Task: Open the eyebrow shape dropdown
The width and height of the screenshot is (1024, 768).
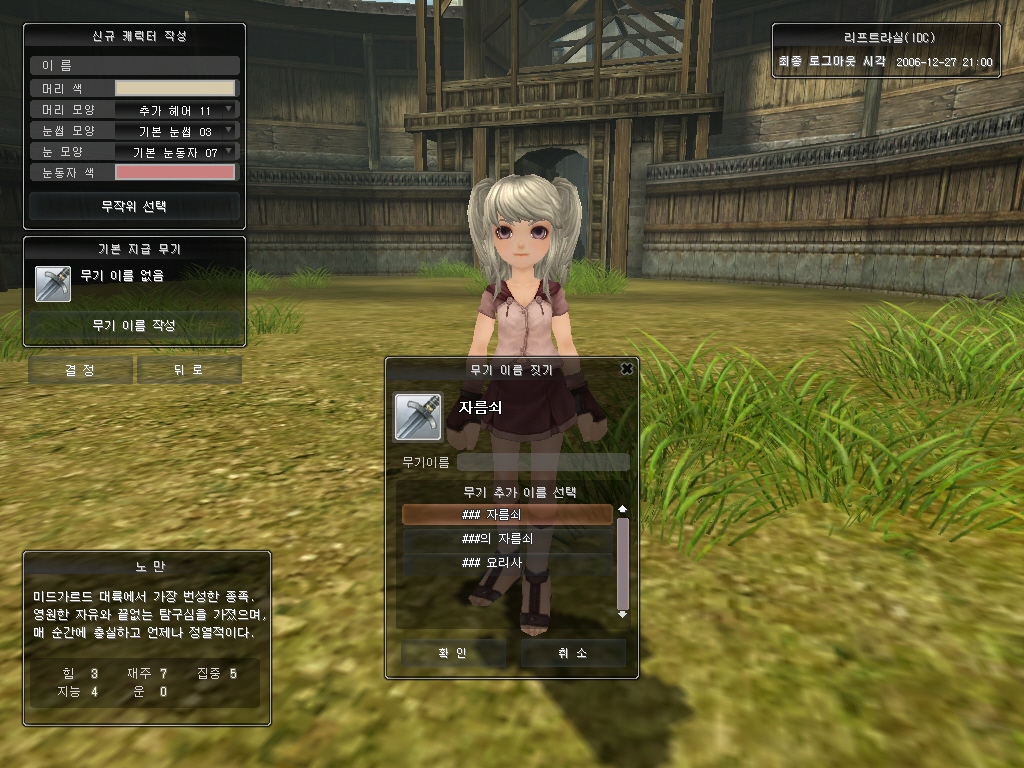Action: coord(175,130)
